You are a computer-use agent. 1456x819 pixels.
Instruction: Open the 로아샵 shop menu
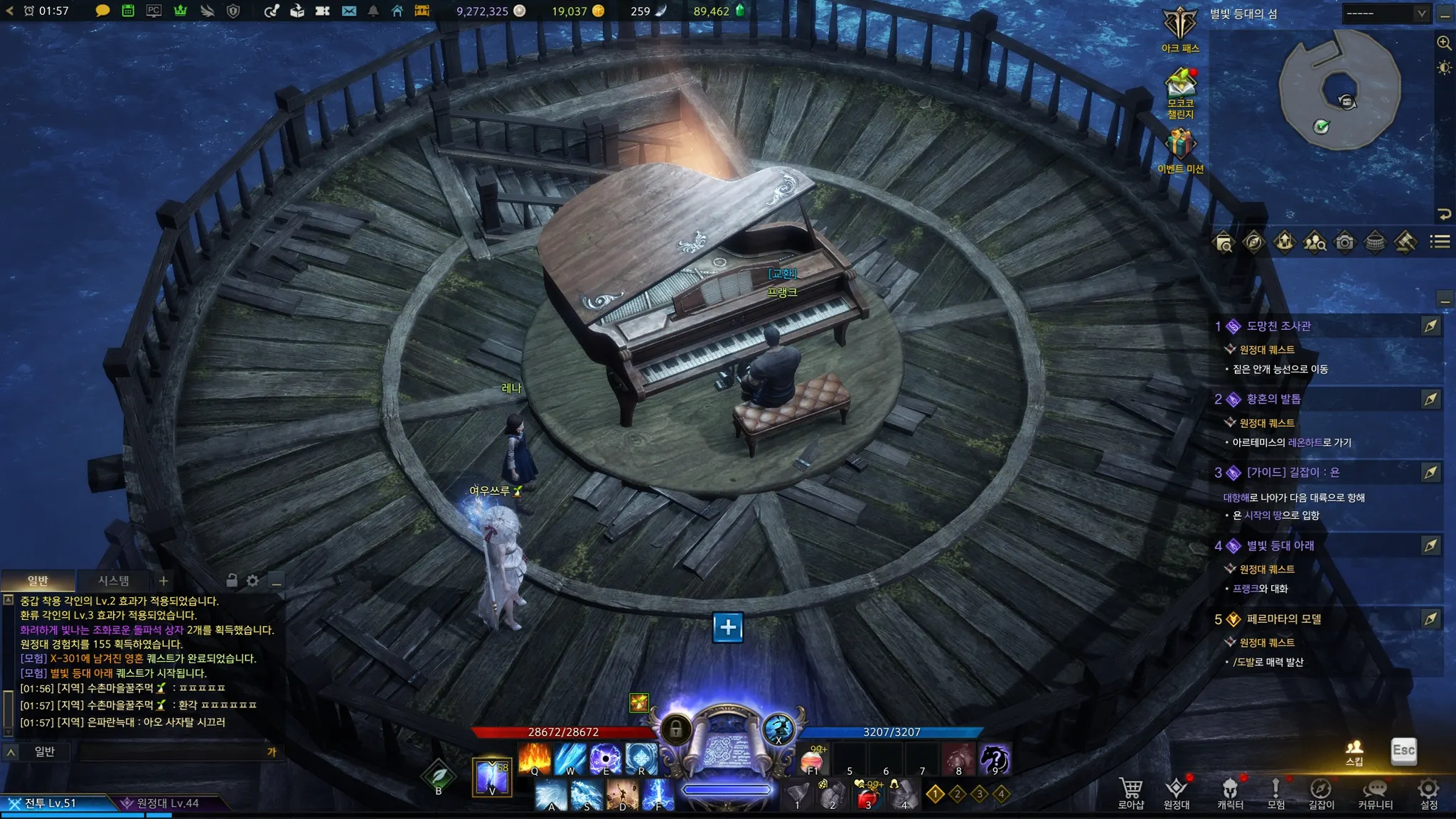point(1130,791)
